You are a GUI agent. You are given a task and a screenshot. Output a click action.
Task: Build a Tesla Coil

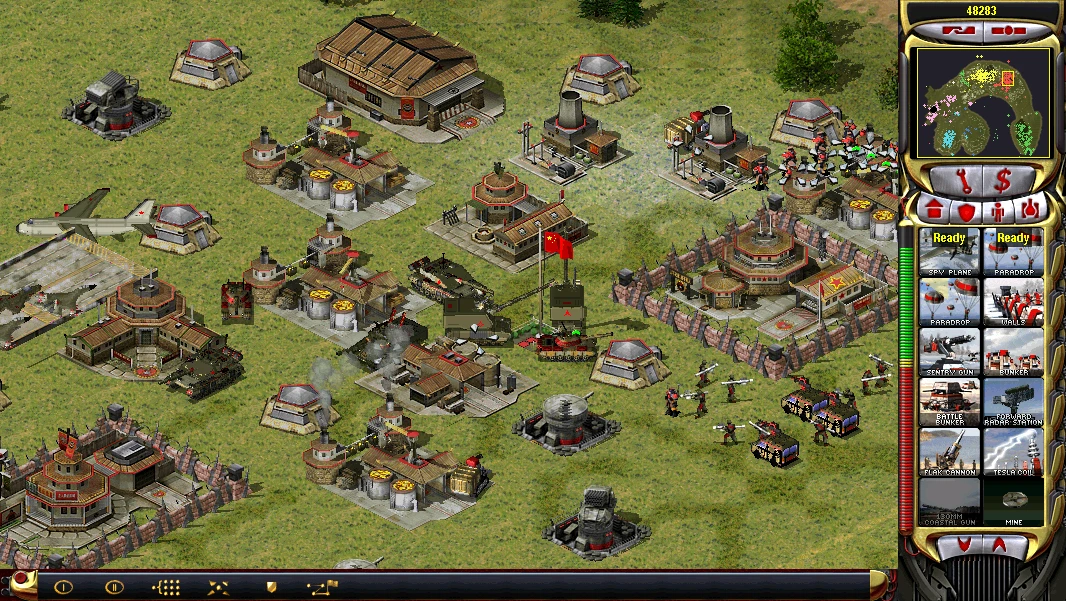1013,451
